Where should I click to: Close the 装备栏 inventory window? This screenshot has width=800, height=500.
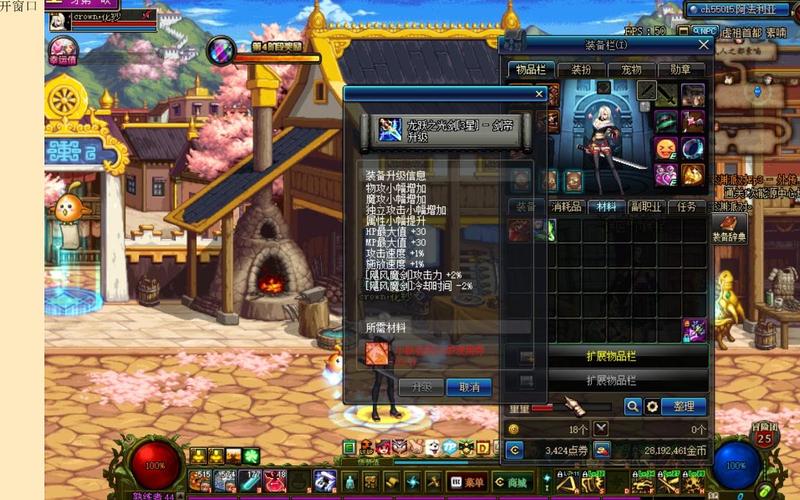[x=703, y=45]
